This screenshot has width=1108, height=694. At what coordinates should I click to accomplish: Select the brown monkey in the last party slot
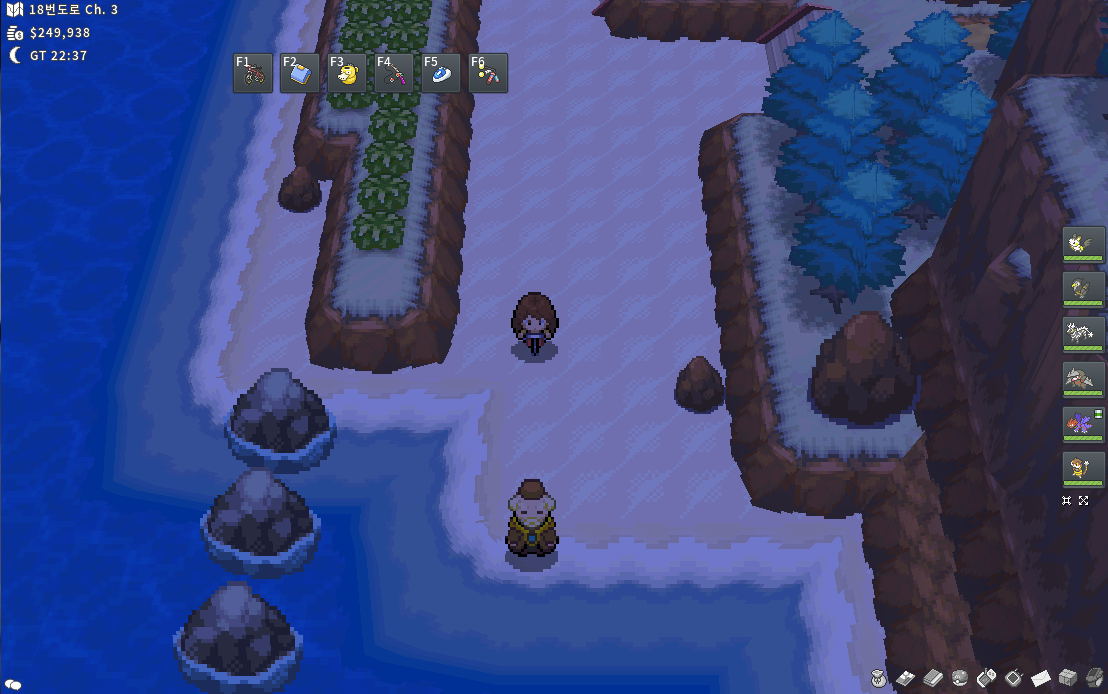click(1084, 469)
